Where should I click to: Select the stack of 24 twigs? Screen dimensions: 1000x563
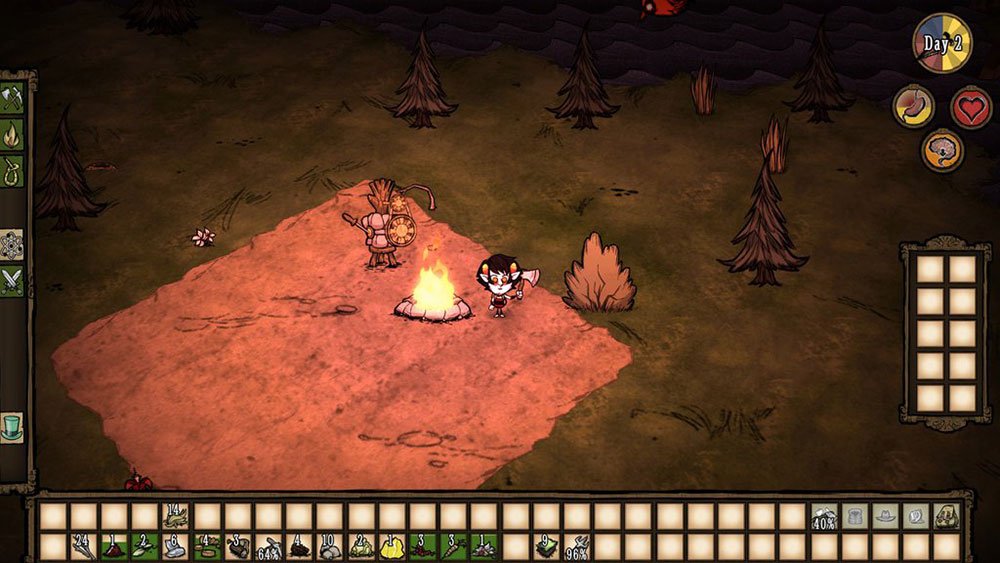tap(84, 547)
